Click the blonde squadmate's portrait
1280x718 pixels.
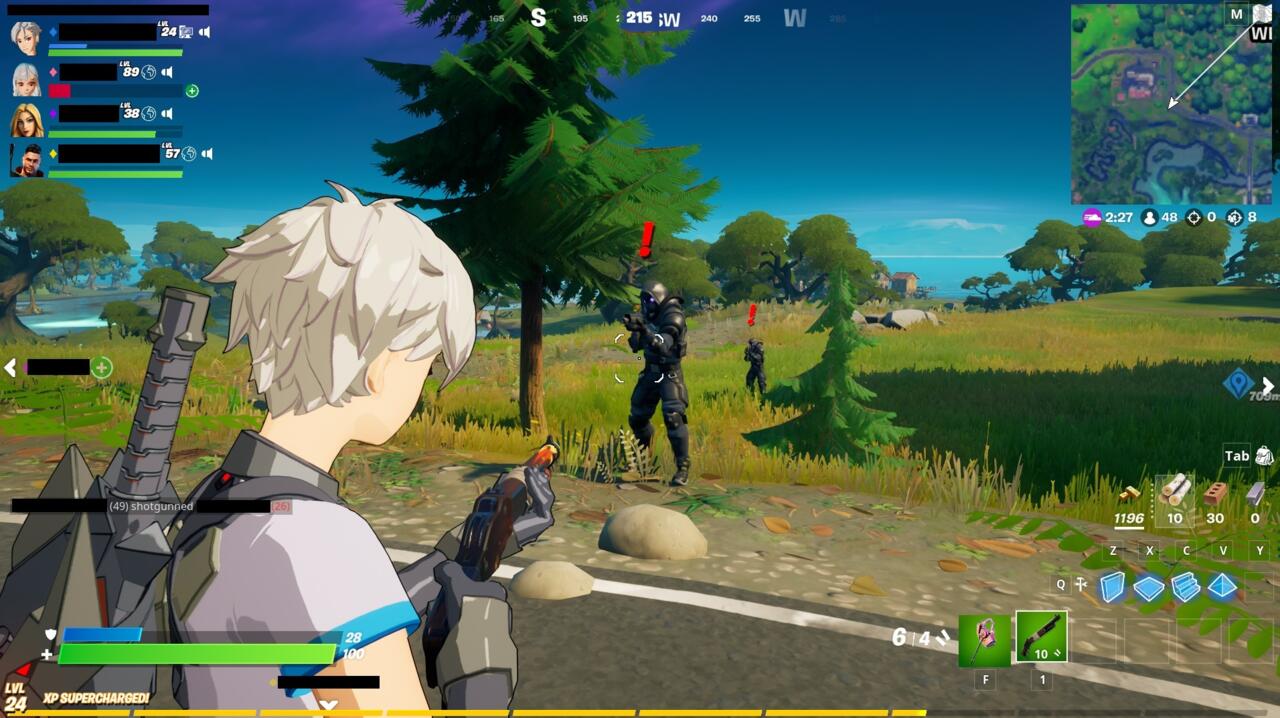[x=26, y=120]
